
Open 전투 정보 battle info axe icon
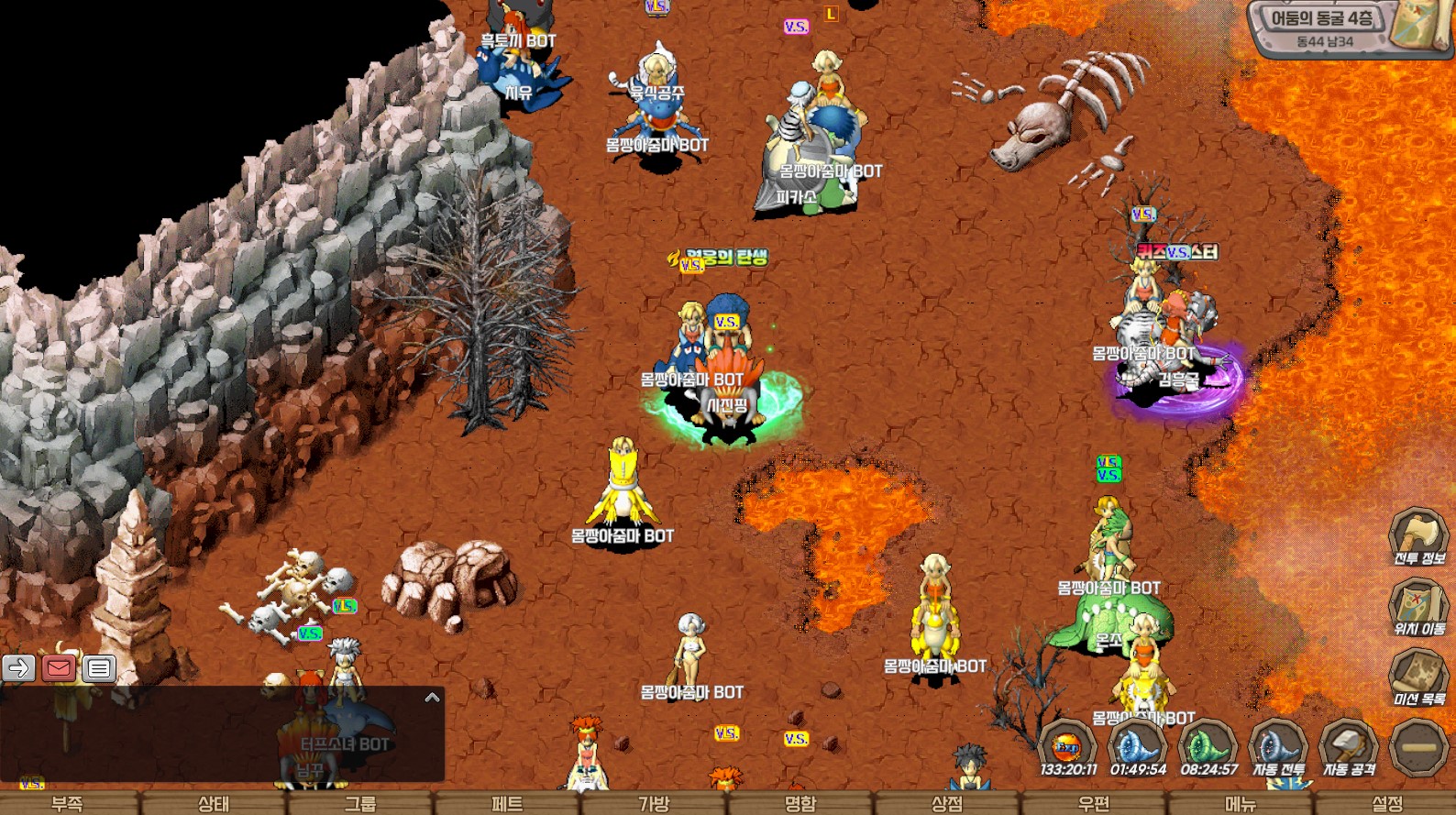(1417, 534)
